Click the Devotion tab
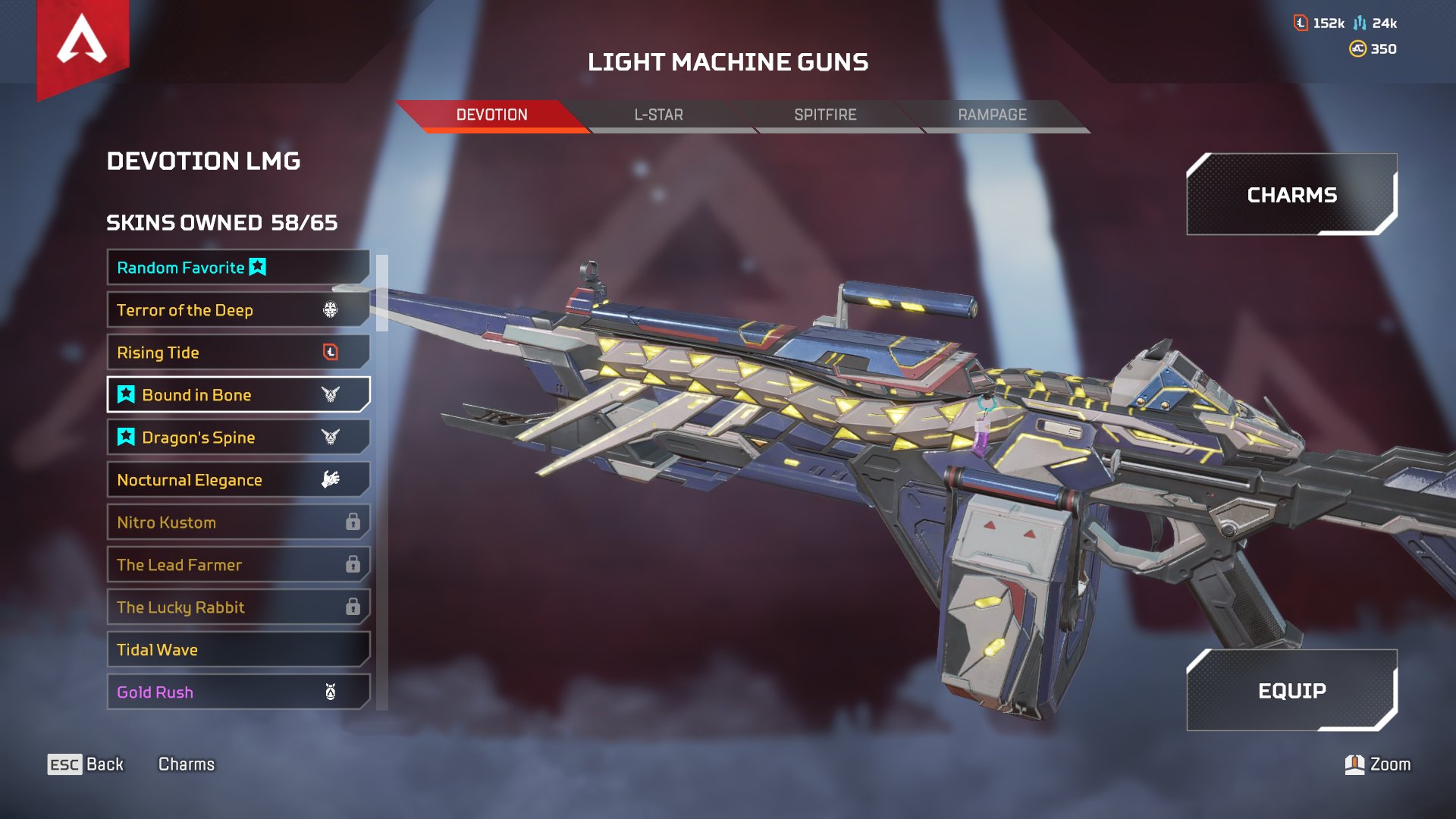Image resolution: width=1456 pixels, height=819 pixels. coord(491,115)
